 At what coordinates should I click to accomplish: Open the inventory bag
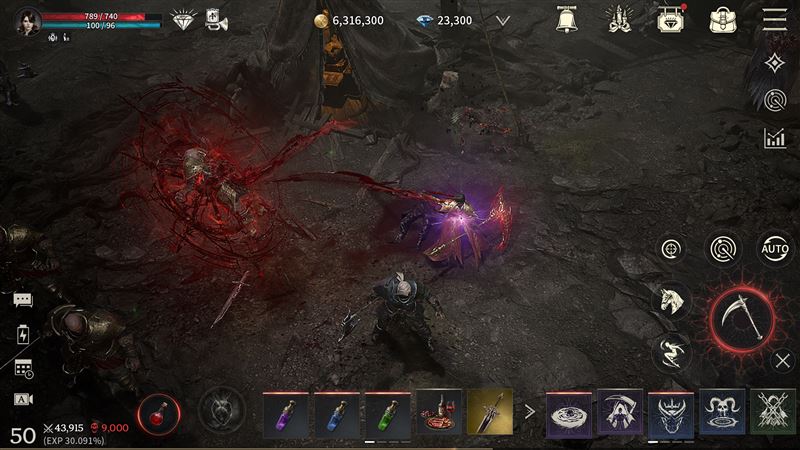tap(722, 19)
